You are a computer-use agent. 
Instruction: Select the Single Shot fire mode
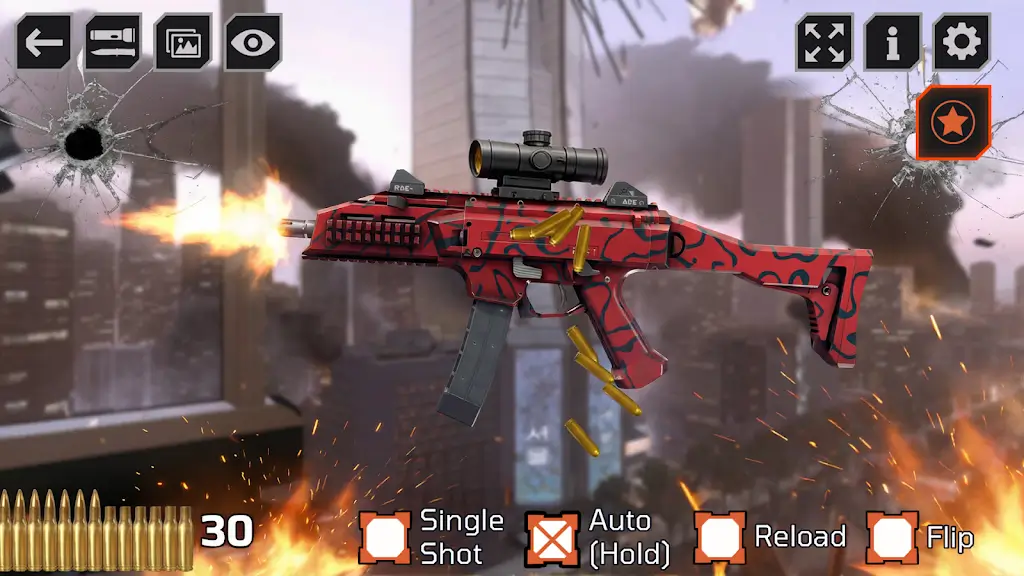(385, 537)
